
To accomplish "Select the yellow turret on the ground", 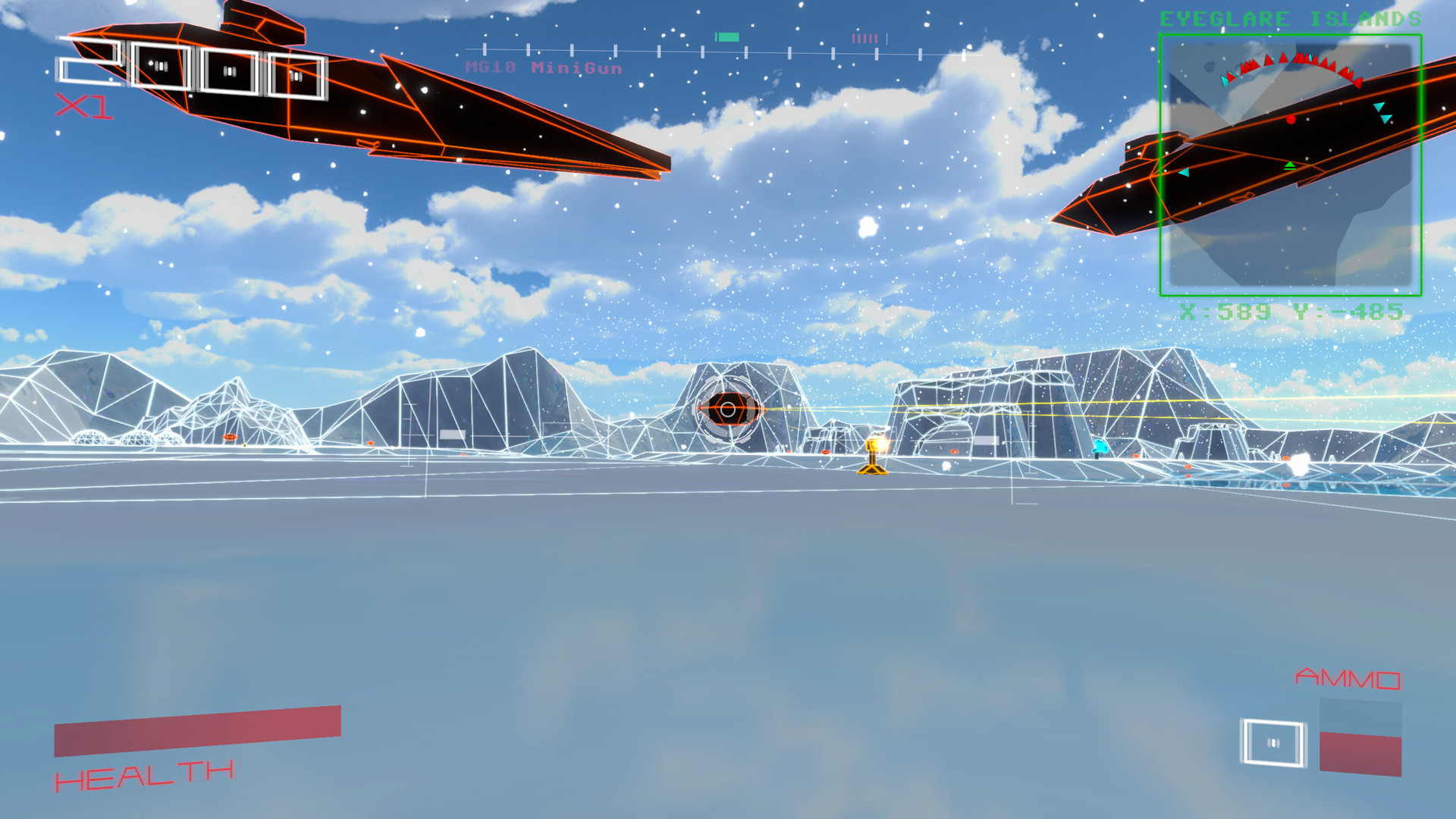I will coord(874,459).
